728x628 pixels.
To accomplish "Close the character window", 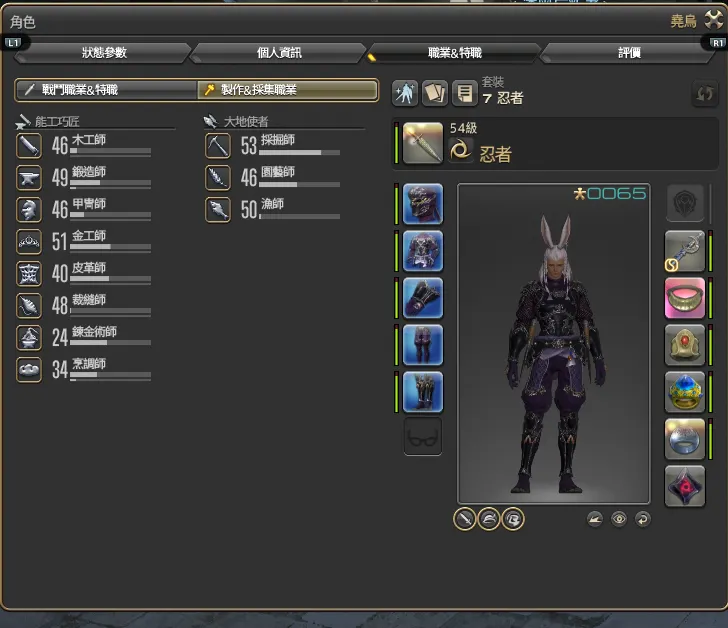I will (x=712, y=19).
